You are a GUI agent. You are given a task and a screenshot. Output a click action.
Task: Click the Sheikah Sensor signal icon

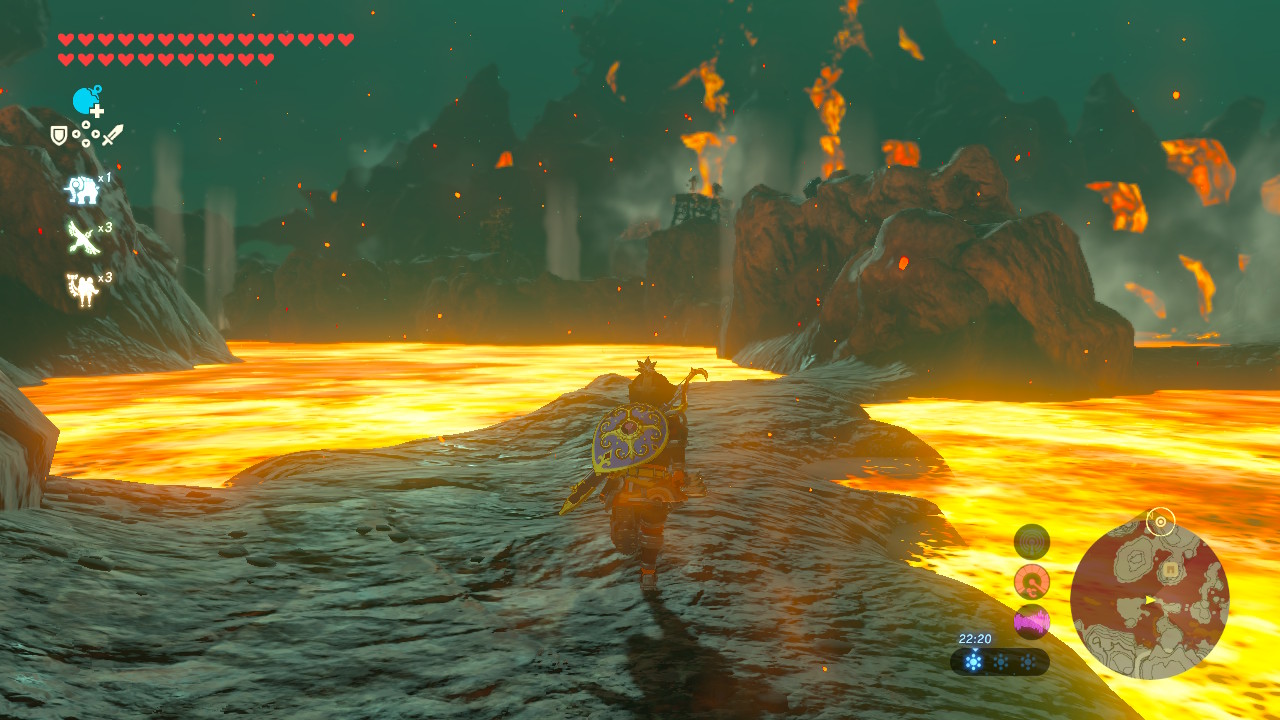1031,542
